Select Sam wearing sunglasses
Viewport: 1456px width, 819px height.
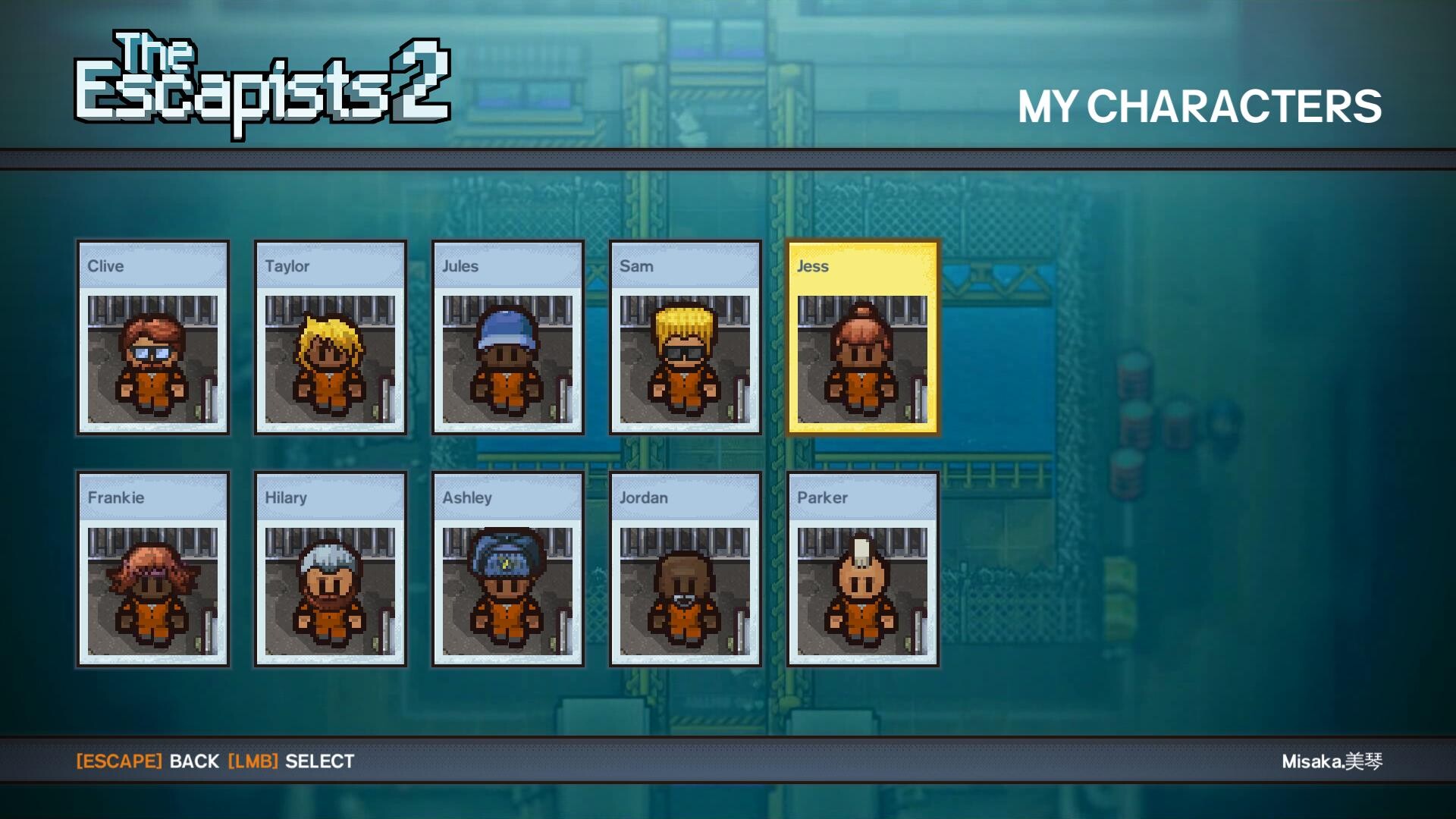point(685,338)
